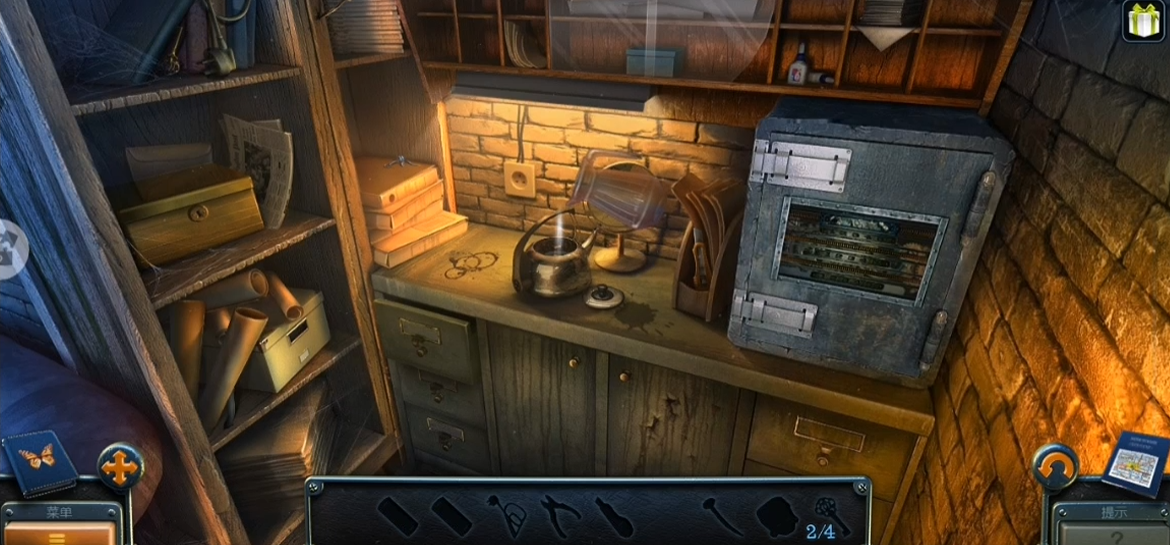The height and width of the screenshot is (545, 1170).
Task: Click the orange circular arrow button
Action: (1055, 467)
